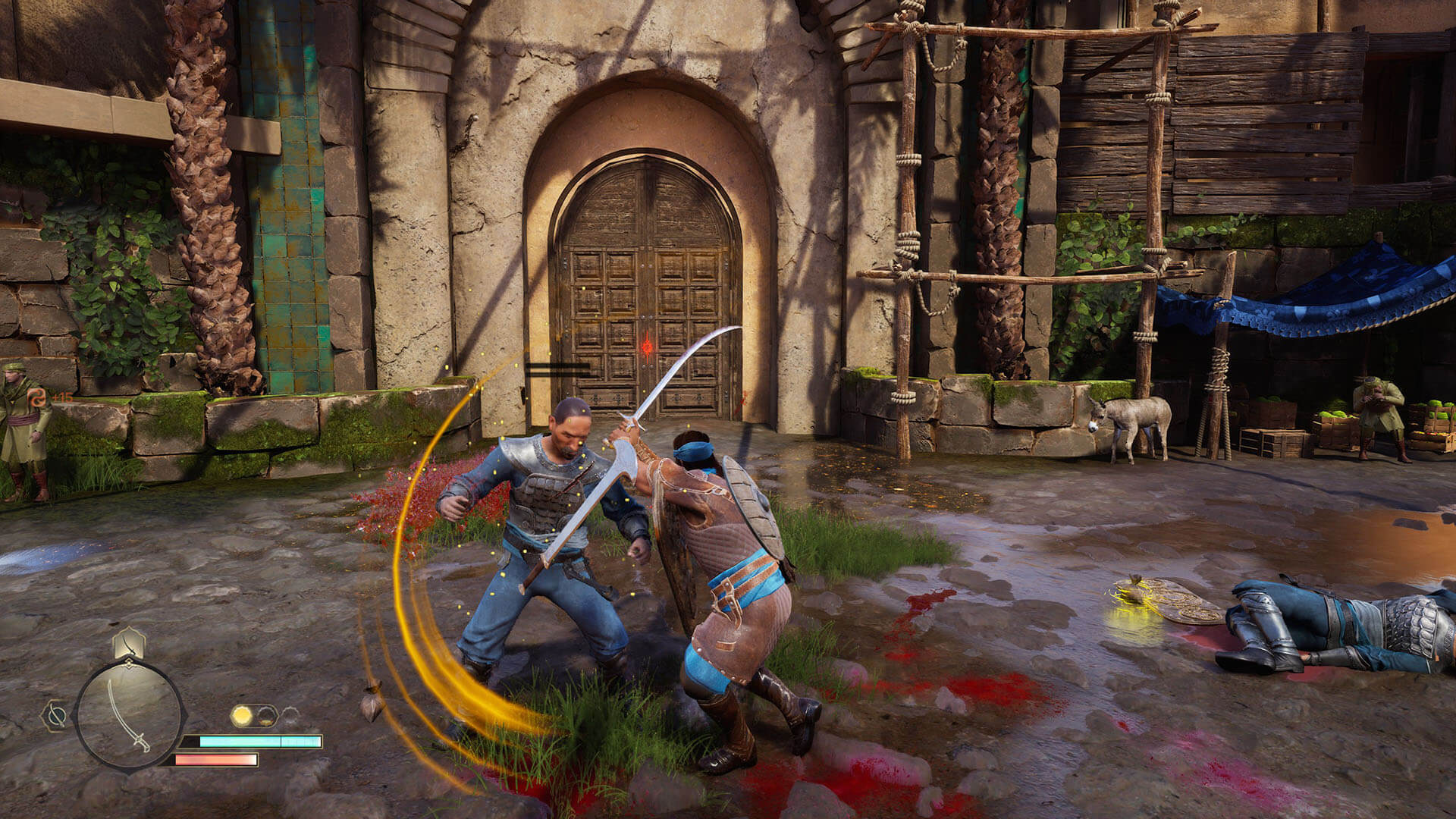Choose the small dagger slot above weapon wheel

pos(130,644)
